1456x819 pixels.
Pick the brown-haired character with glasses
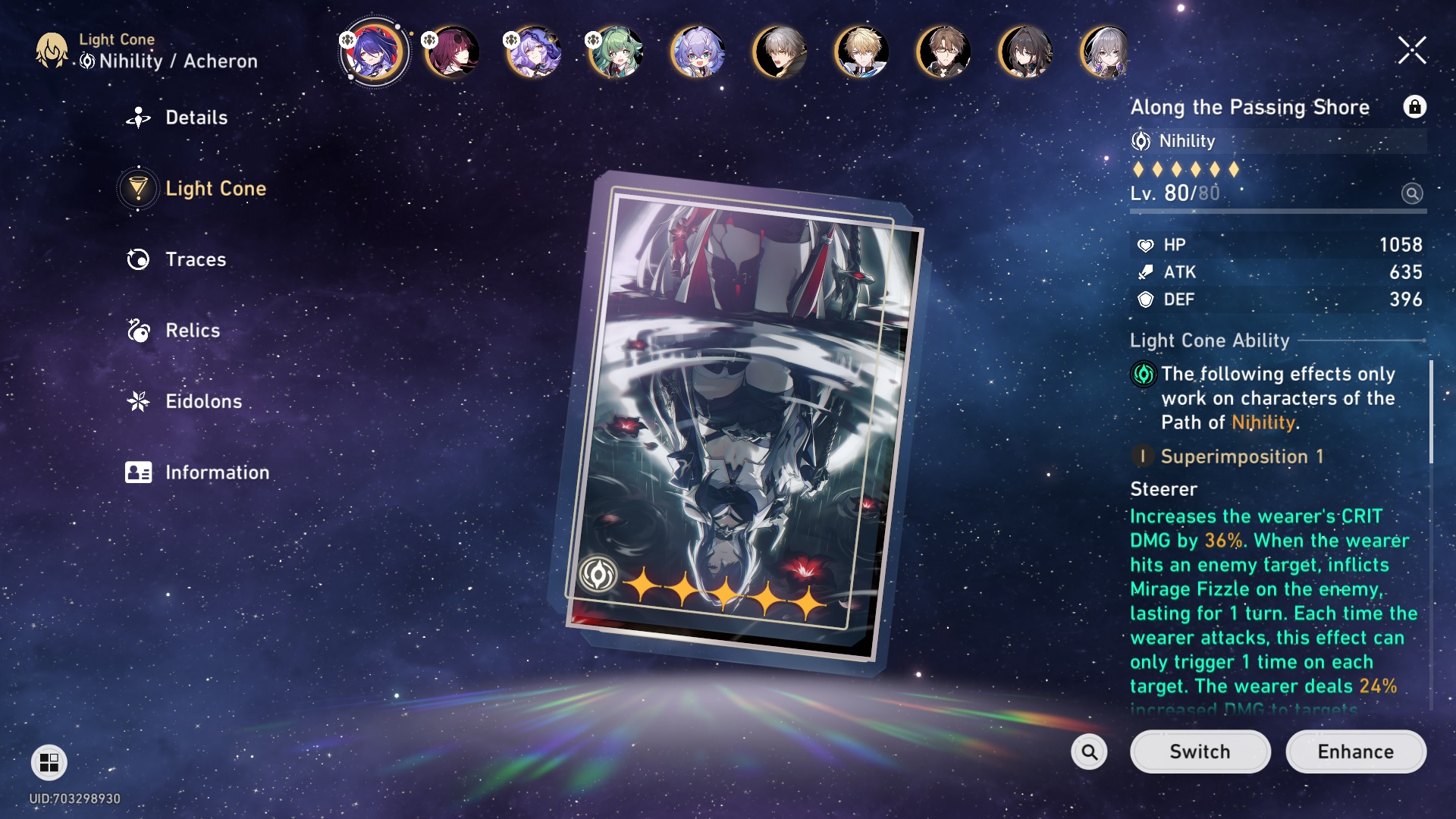943,52
